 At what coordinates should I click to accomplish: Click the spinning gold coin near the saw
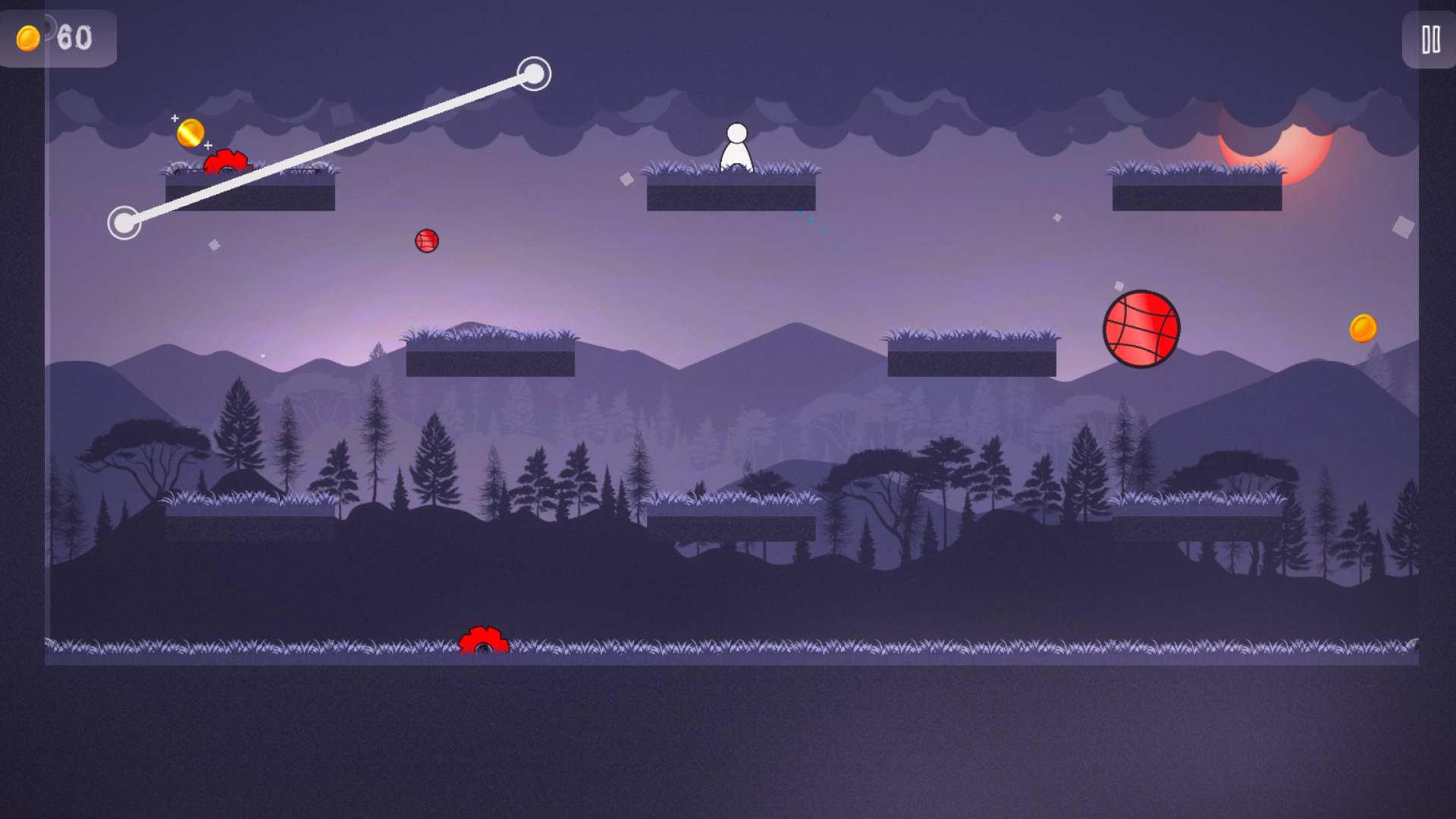click(x=190, y=132)
